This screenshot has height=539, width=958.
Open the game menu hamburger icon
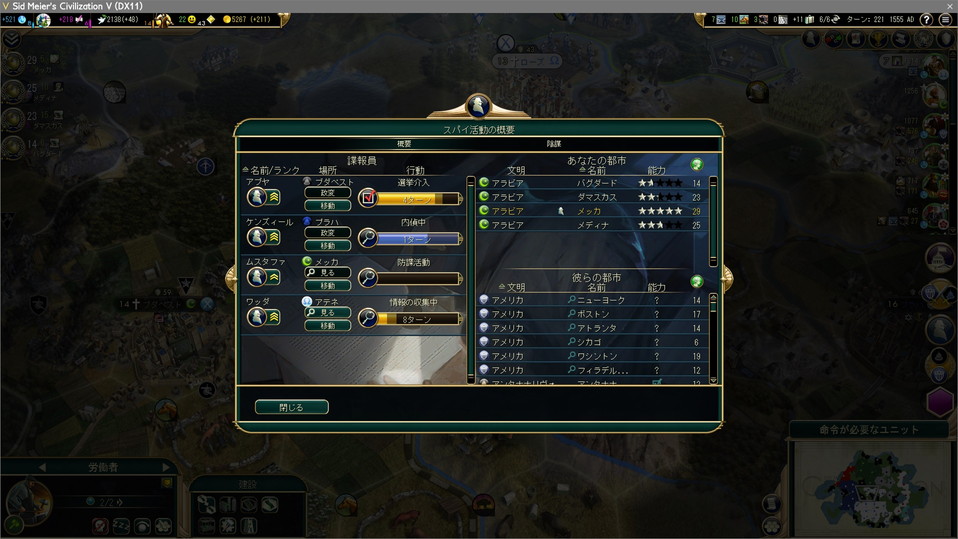(x=945, y=20)
